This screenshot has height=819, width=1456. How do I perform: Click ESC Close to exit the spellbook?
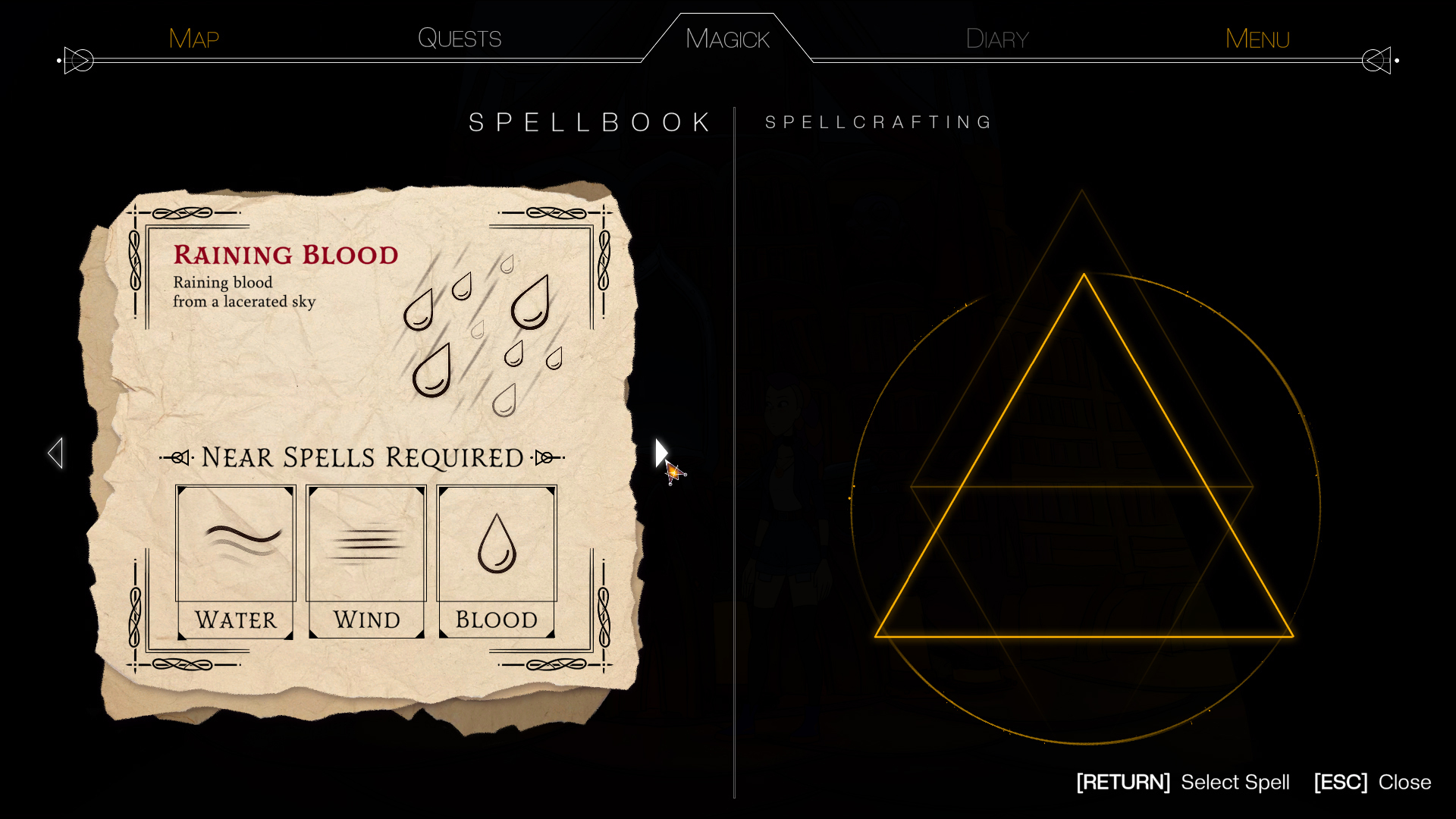pos(1371,782)
